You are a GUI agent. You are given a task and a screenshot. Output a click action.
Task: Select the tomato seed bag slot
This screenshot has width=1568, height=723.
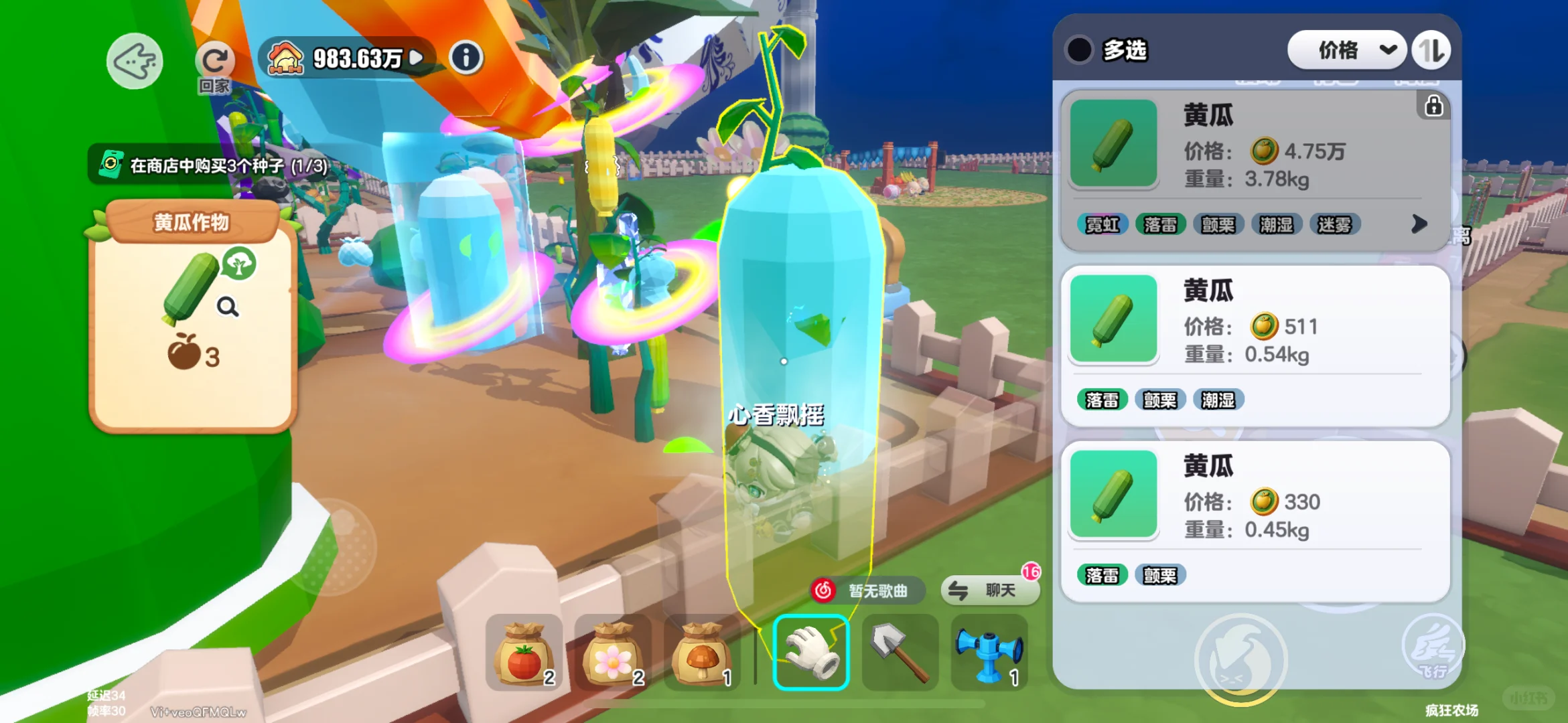coord(524,652)
